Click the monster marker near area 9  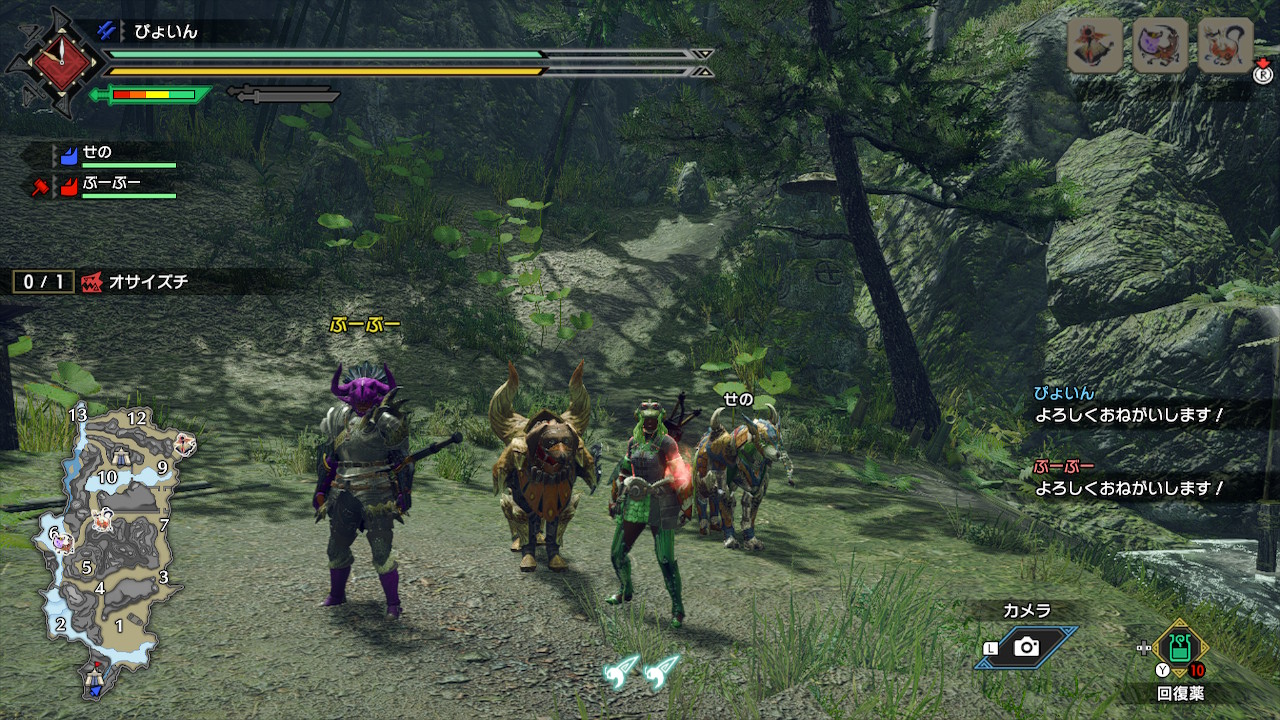[x=183, y=443]
